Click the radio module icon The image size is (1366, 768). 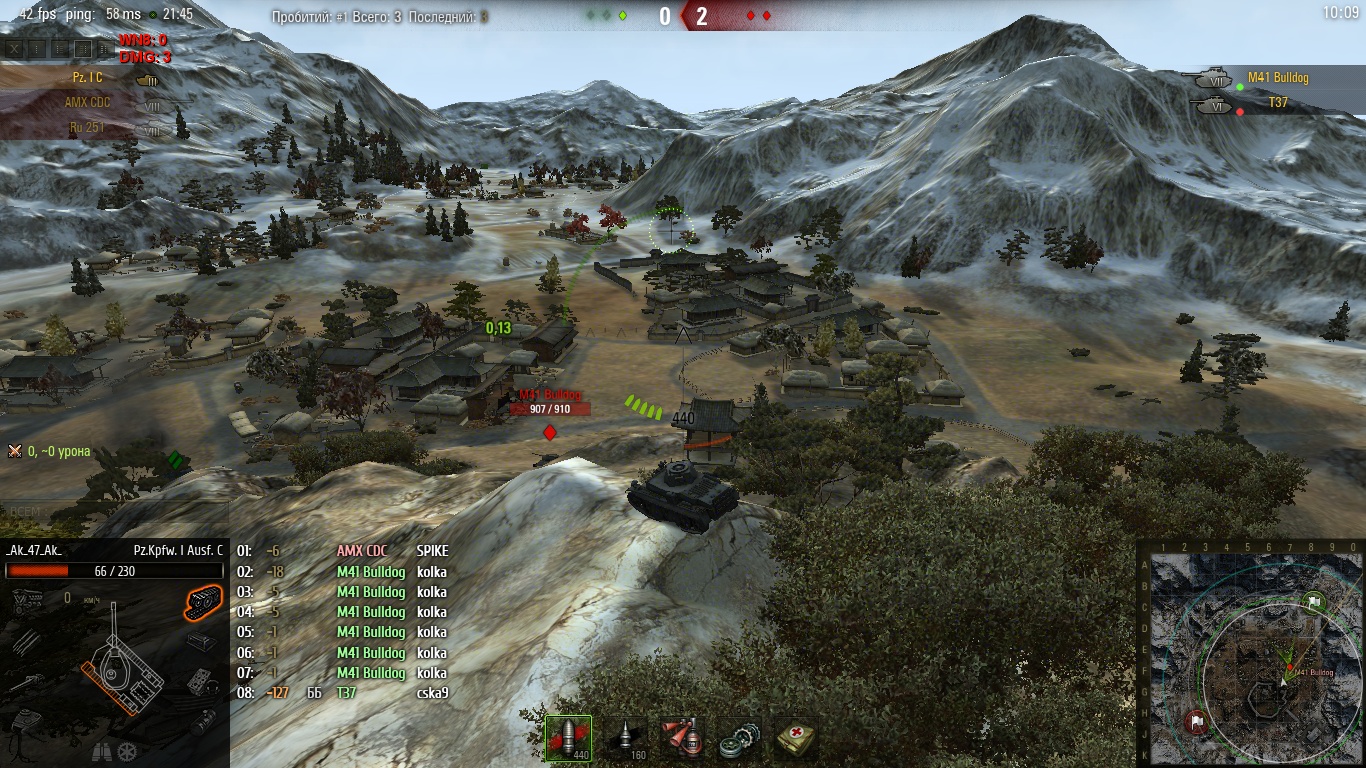(203, 641)
